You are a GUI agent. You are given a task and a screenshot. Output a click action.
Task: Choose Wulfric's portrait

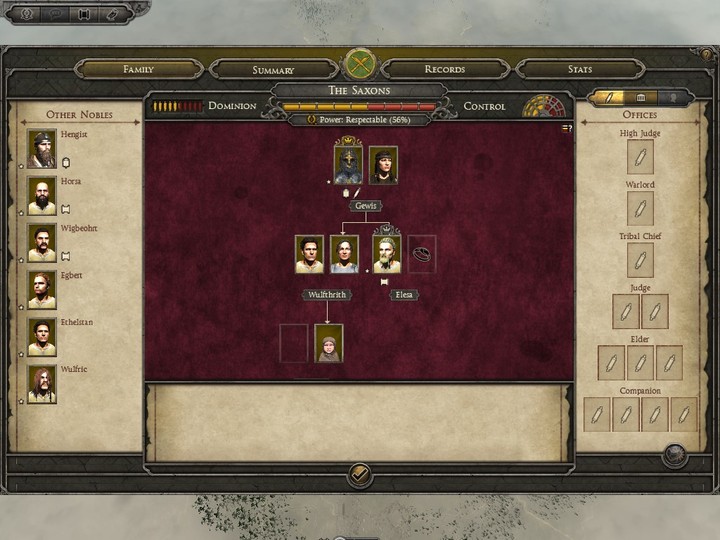tap(42, 384)
